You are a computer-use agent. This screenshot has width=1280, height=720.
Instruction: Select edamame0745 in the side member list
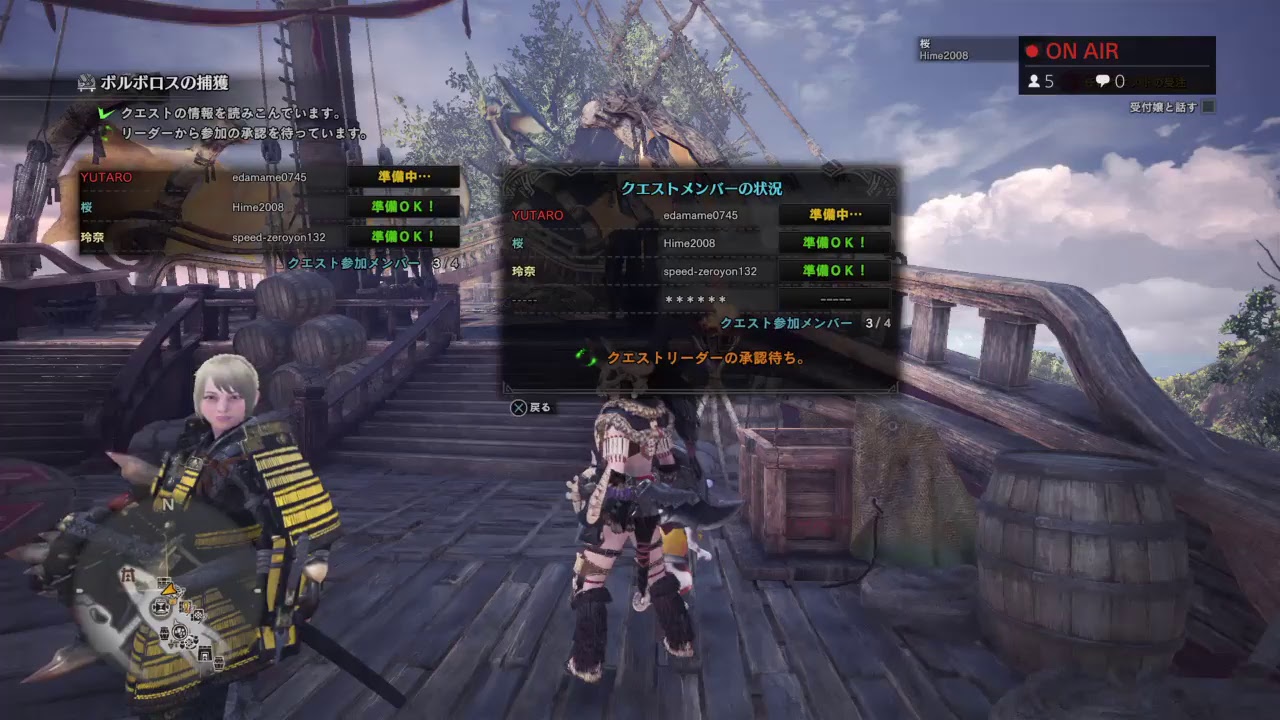[270, 177]
